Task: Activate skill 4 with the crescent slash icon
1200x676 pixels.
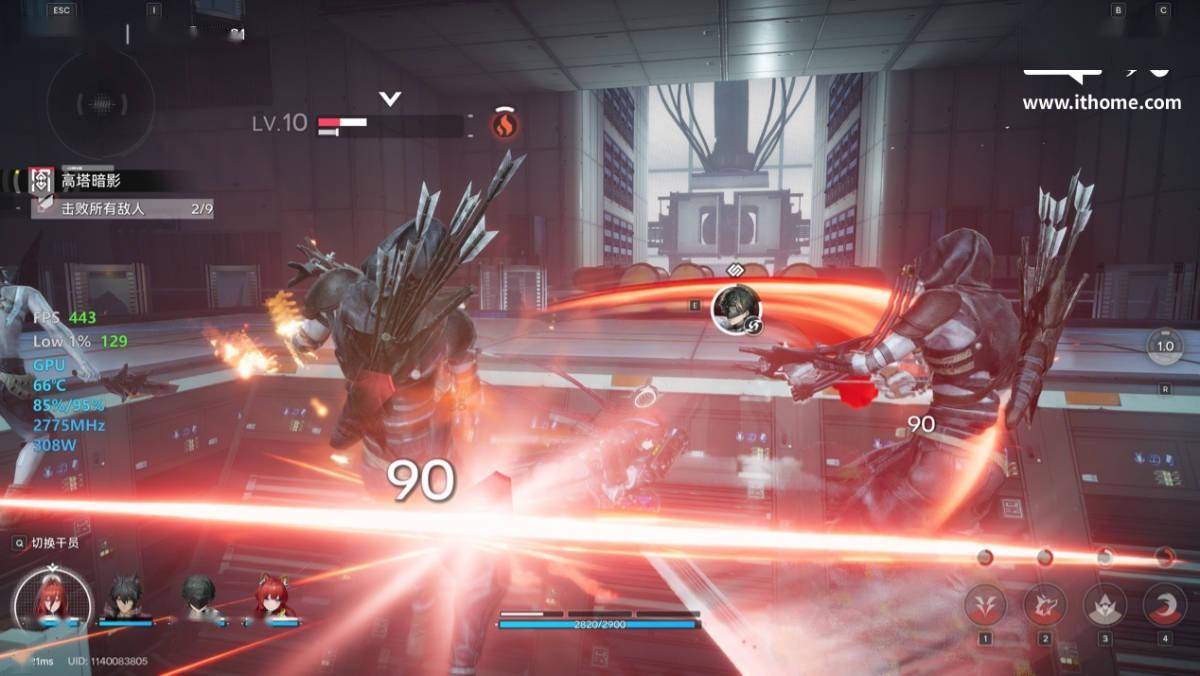Action: tap(1164, 605)
